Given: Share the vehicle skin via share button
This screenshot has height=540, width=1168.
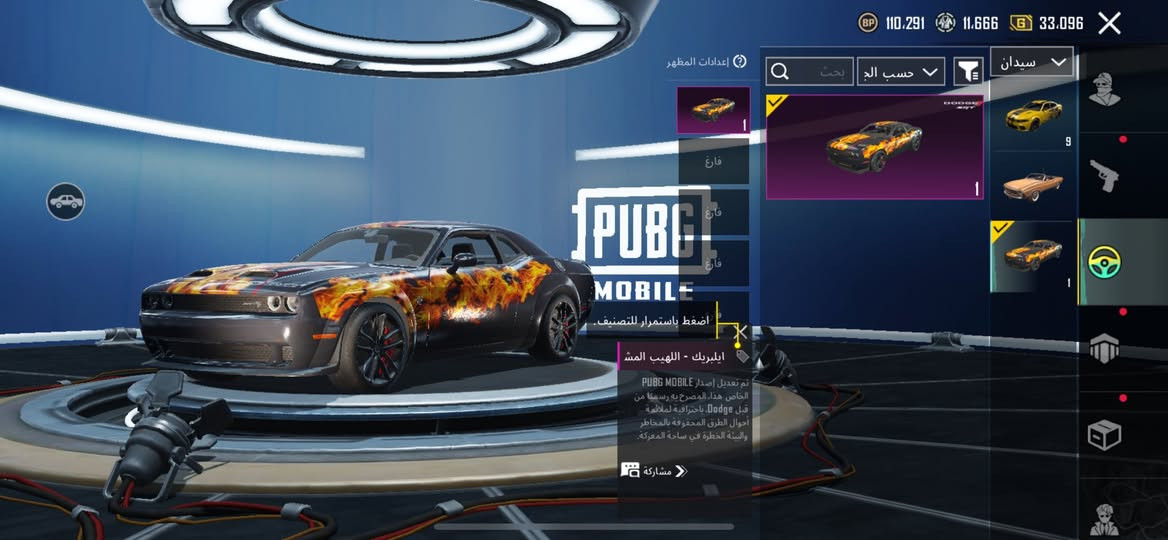Looking at the screenshot, I should [654, 470].
